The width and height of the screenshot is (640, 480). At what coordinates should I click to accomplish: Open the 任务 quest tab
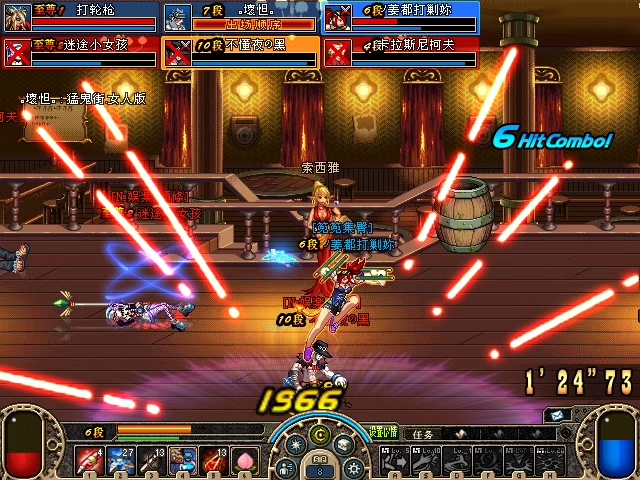tap(424, 435)
